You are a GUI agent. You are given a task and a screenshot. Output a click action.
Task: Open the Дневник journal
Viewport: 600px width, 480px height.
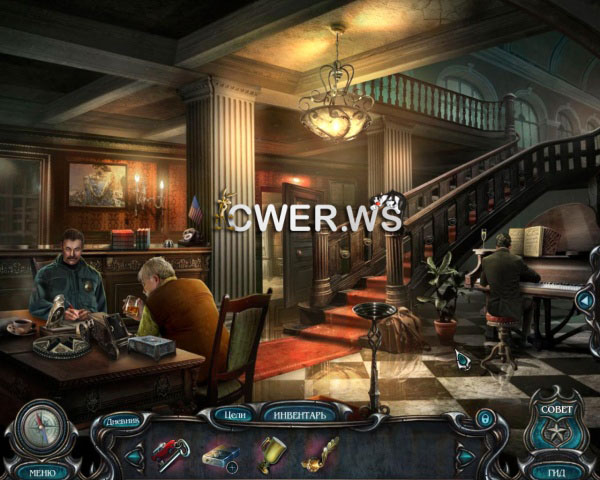[122, 421]
